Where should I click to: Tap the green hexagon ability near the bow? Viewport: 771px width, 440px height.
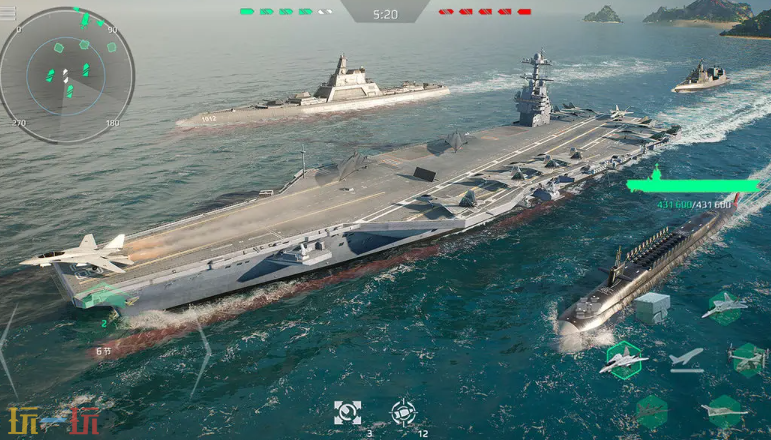point(104,297)
